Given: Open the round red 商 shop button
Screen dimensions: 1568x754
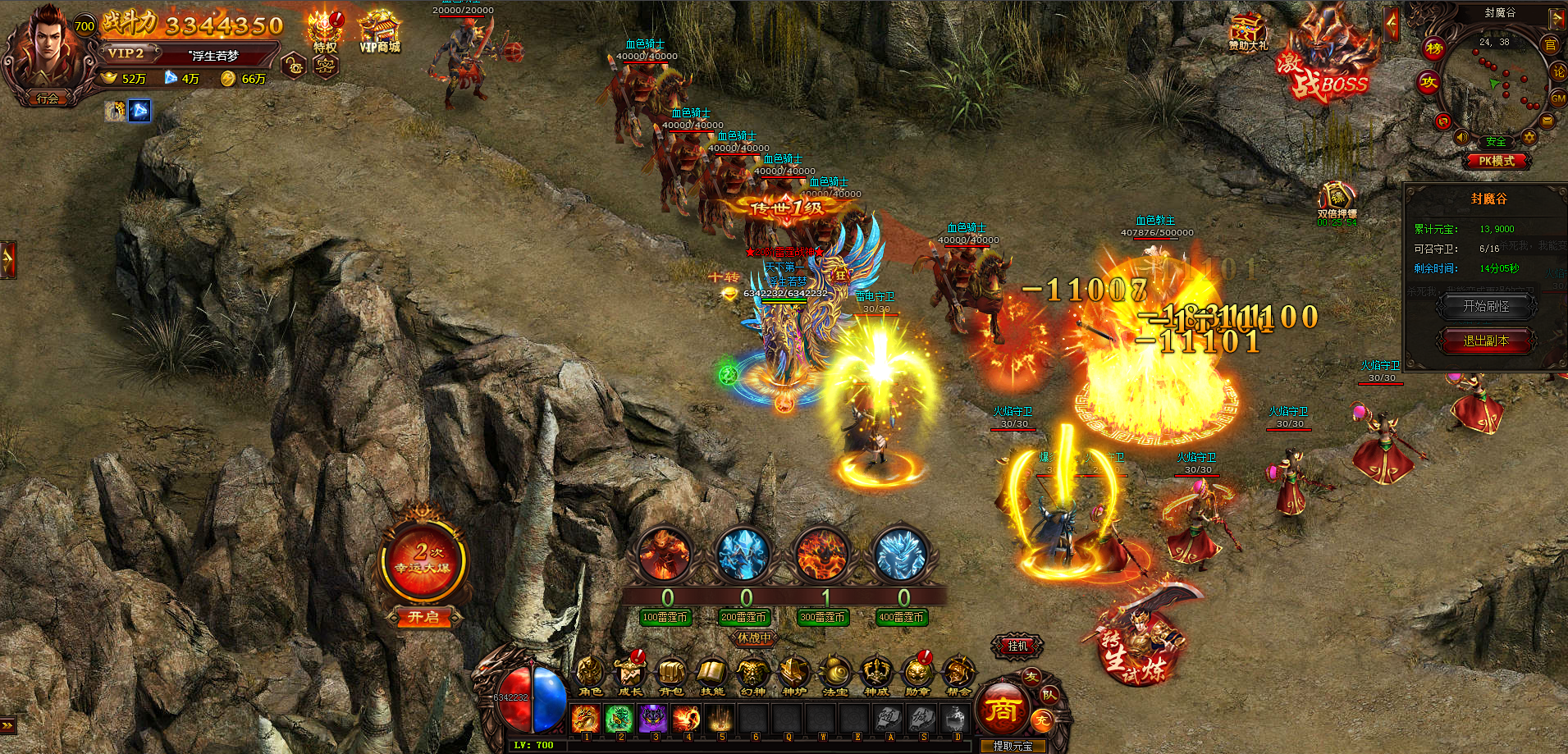Looking at the screenshot, I should (1002, 710).
